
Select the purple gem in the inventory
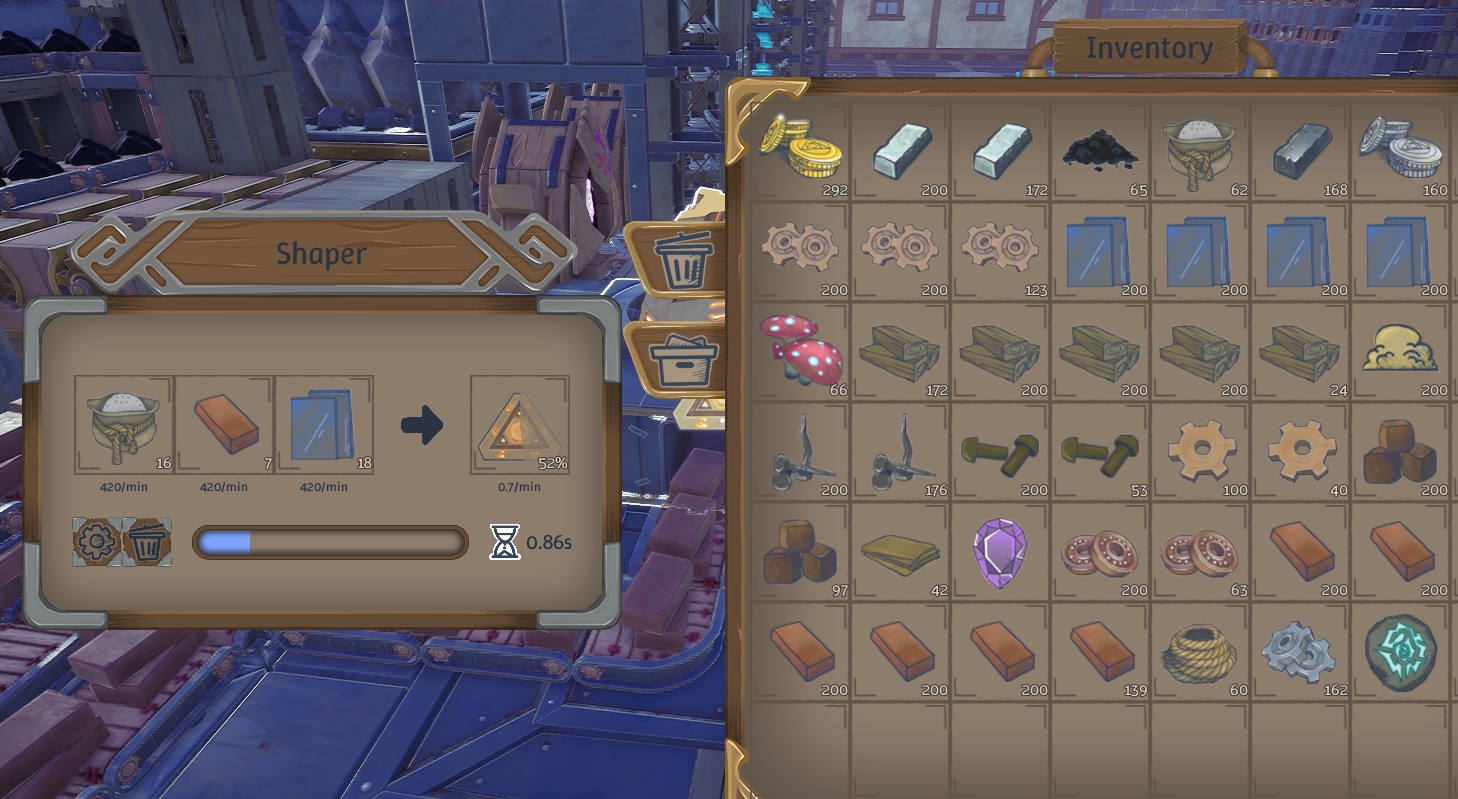click(999, 552)
